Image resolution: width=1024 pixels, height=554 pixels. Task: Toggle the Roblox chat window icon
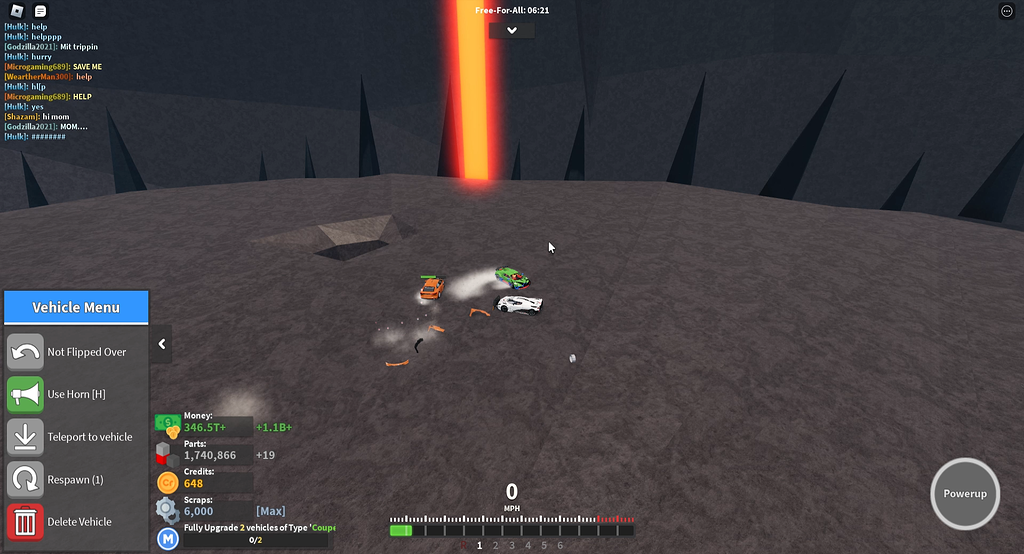[x=40, y=11]
